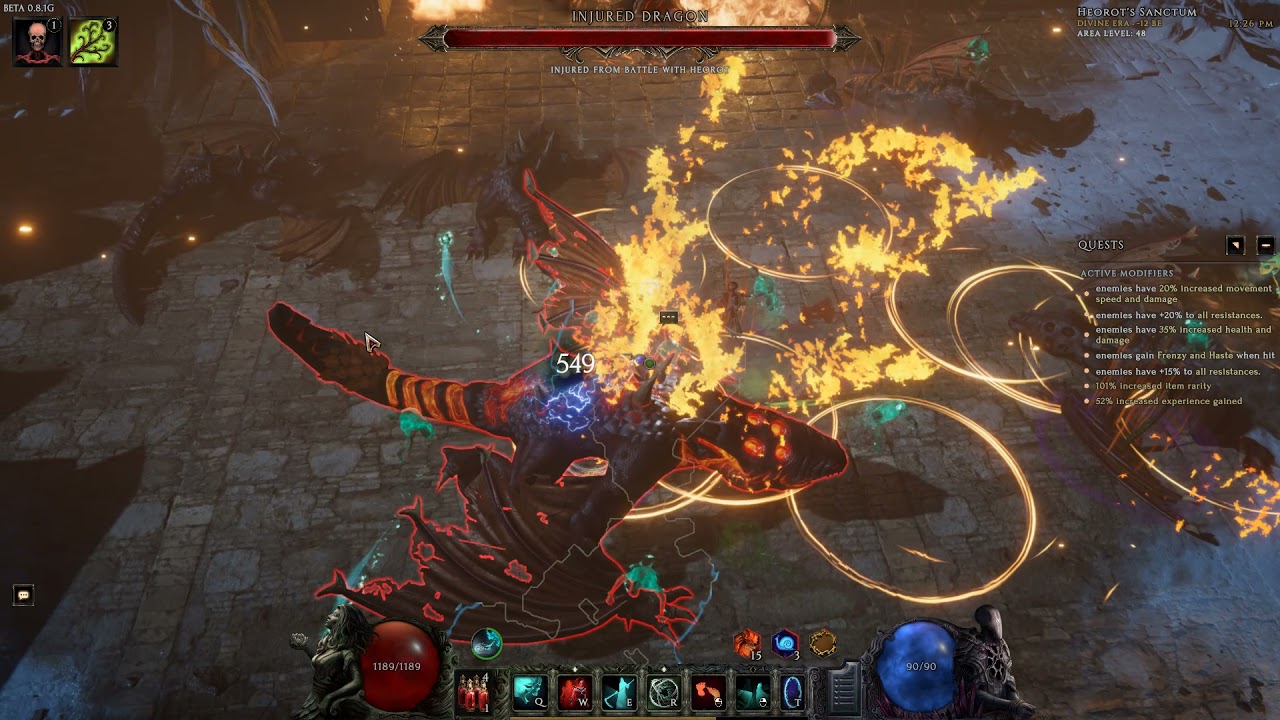Click the arrow button beside Quests header
Image resolution: width=1280 pixels, height=720 pixels.
click(x=1236, y=245)
